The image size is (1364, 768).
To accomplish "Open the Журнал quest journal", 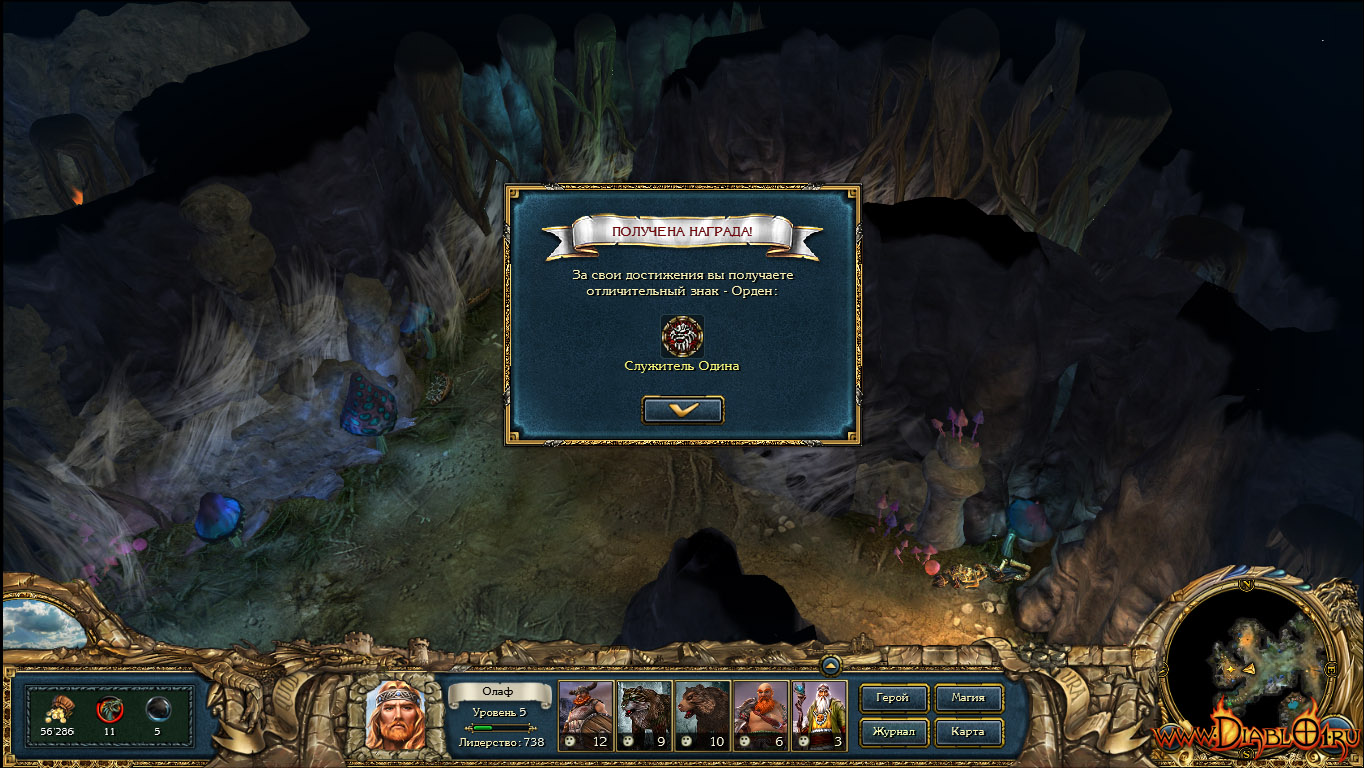I will 893,732.
